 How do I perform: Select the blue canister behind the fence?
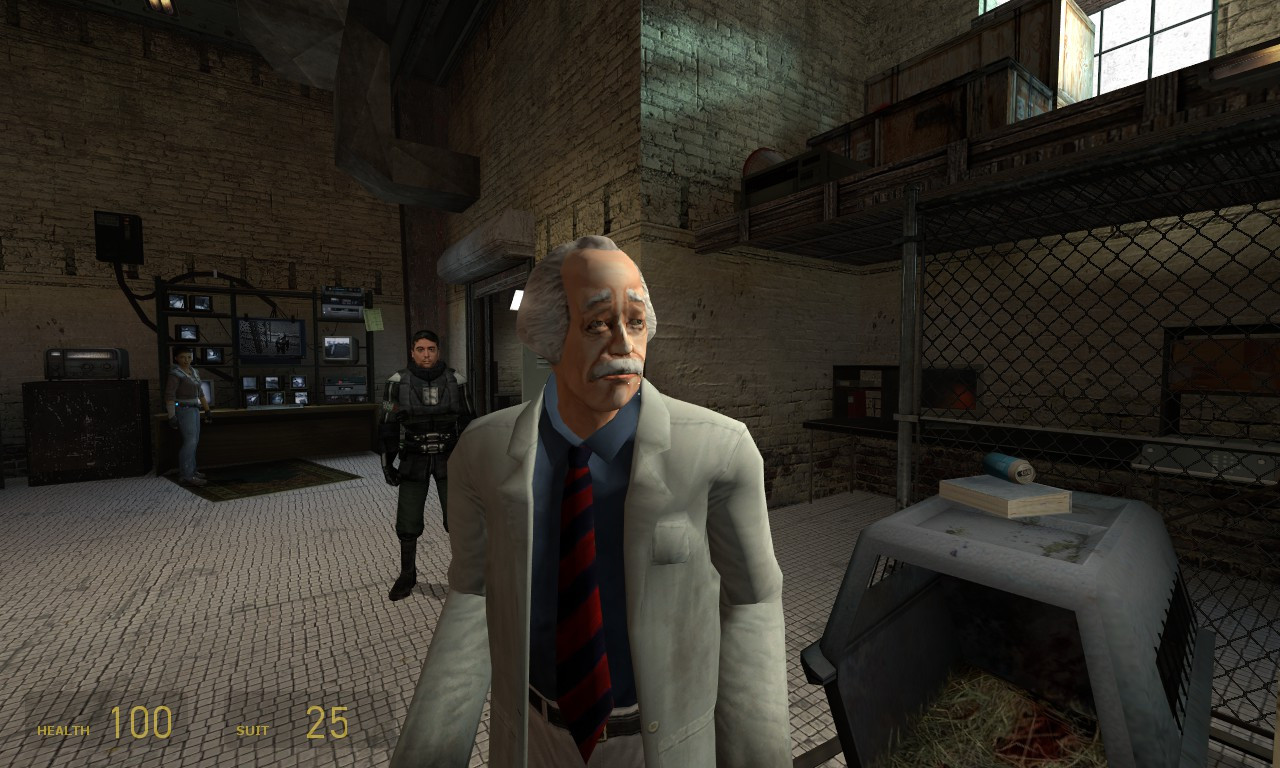[1007, 465]
